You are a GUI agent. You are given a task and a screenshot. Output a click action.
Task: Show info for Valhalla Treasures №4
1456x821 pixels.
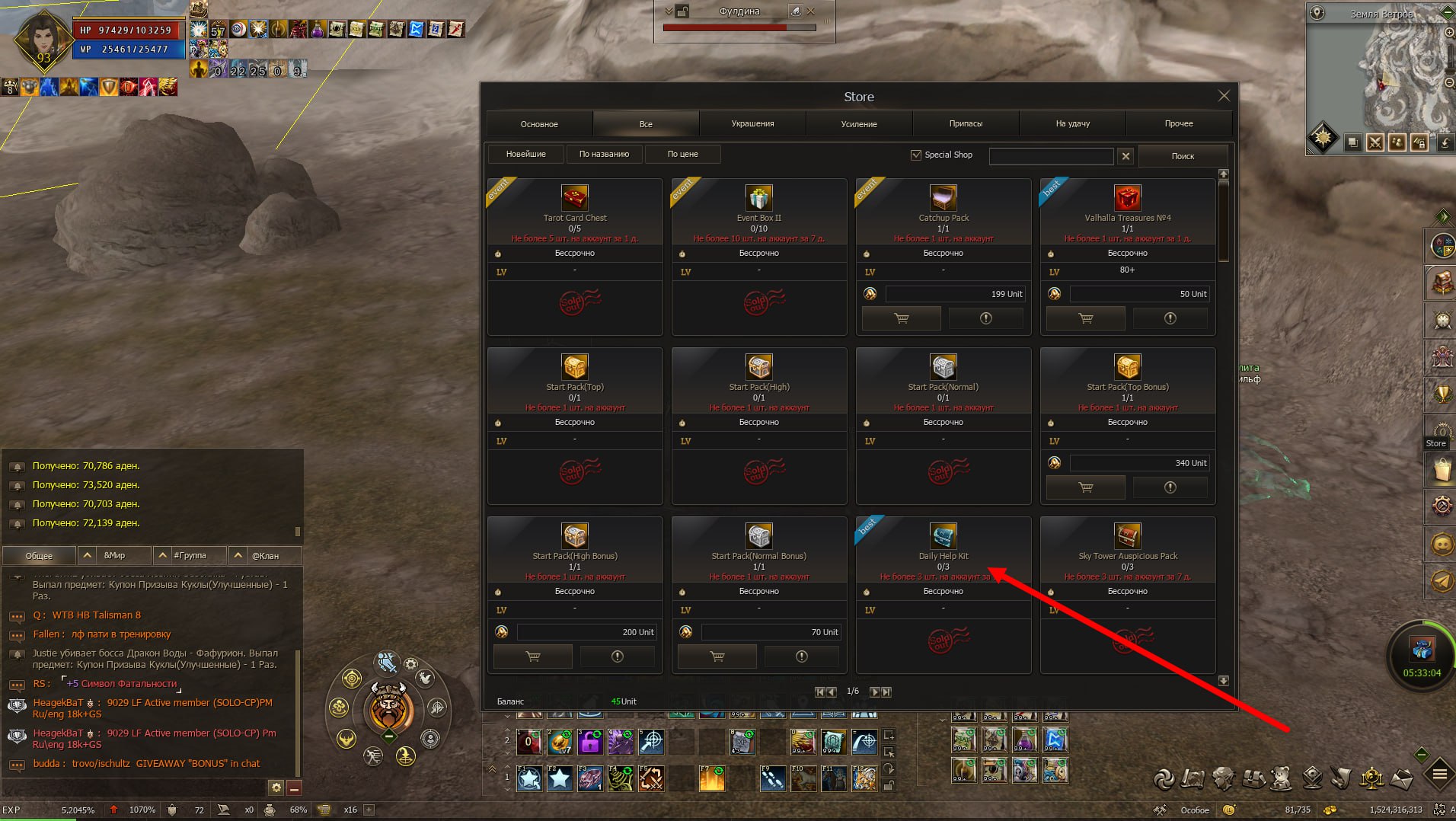point(1170,318)
